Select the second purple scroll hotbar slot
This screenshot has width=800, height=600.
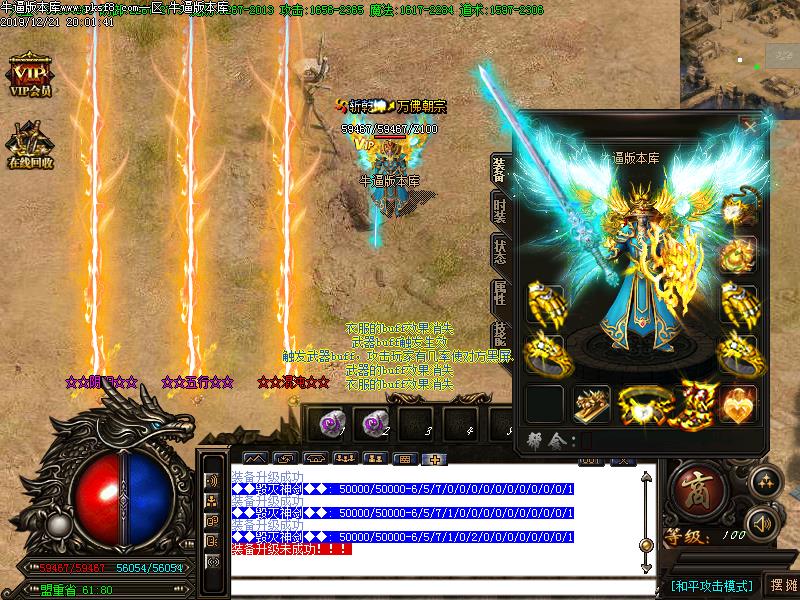375,423
